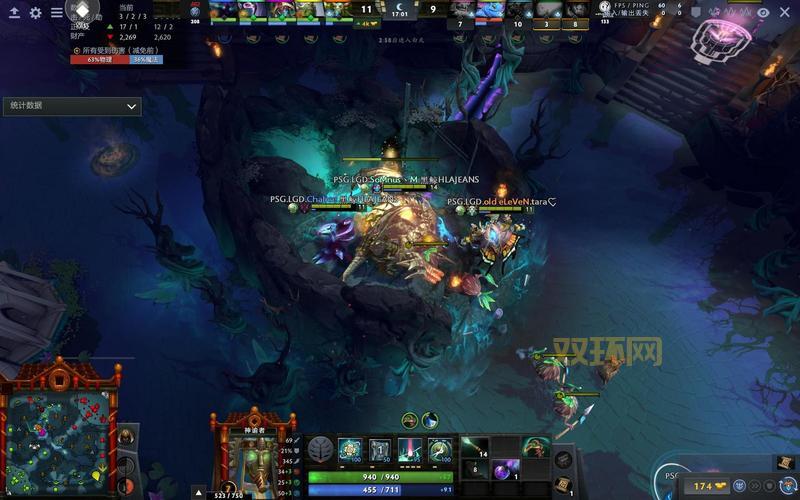Toggle the eye visibility icon
Screen dimensions: 800x500
(x=764, y=12)
